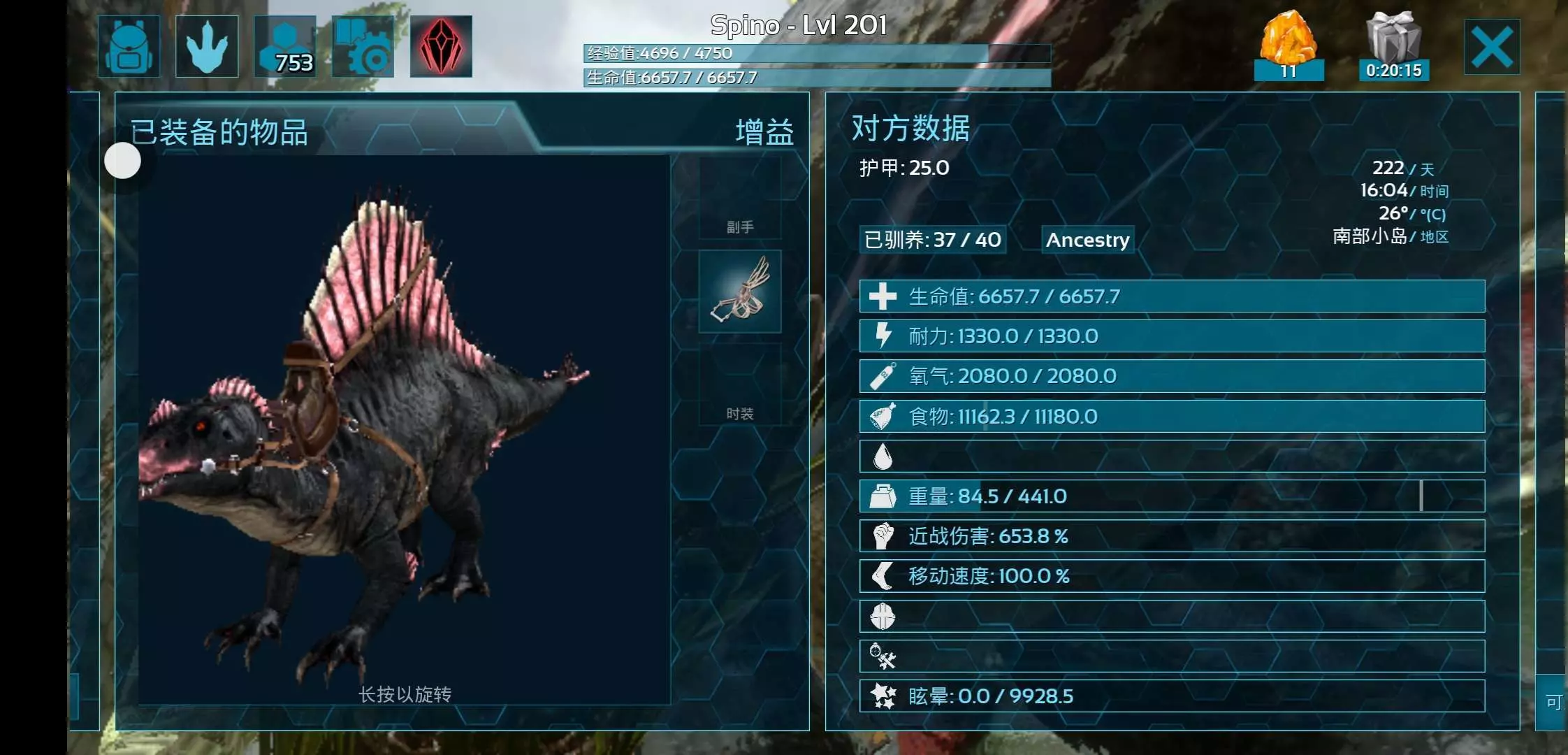Open the amber currency shop
The height and width of the screenshot is (755, 1568).
tap(1288, 45)
